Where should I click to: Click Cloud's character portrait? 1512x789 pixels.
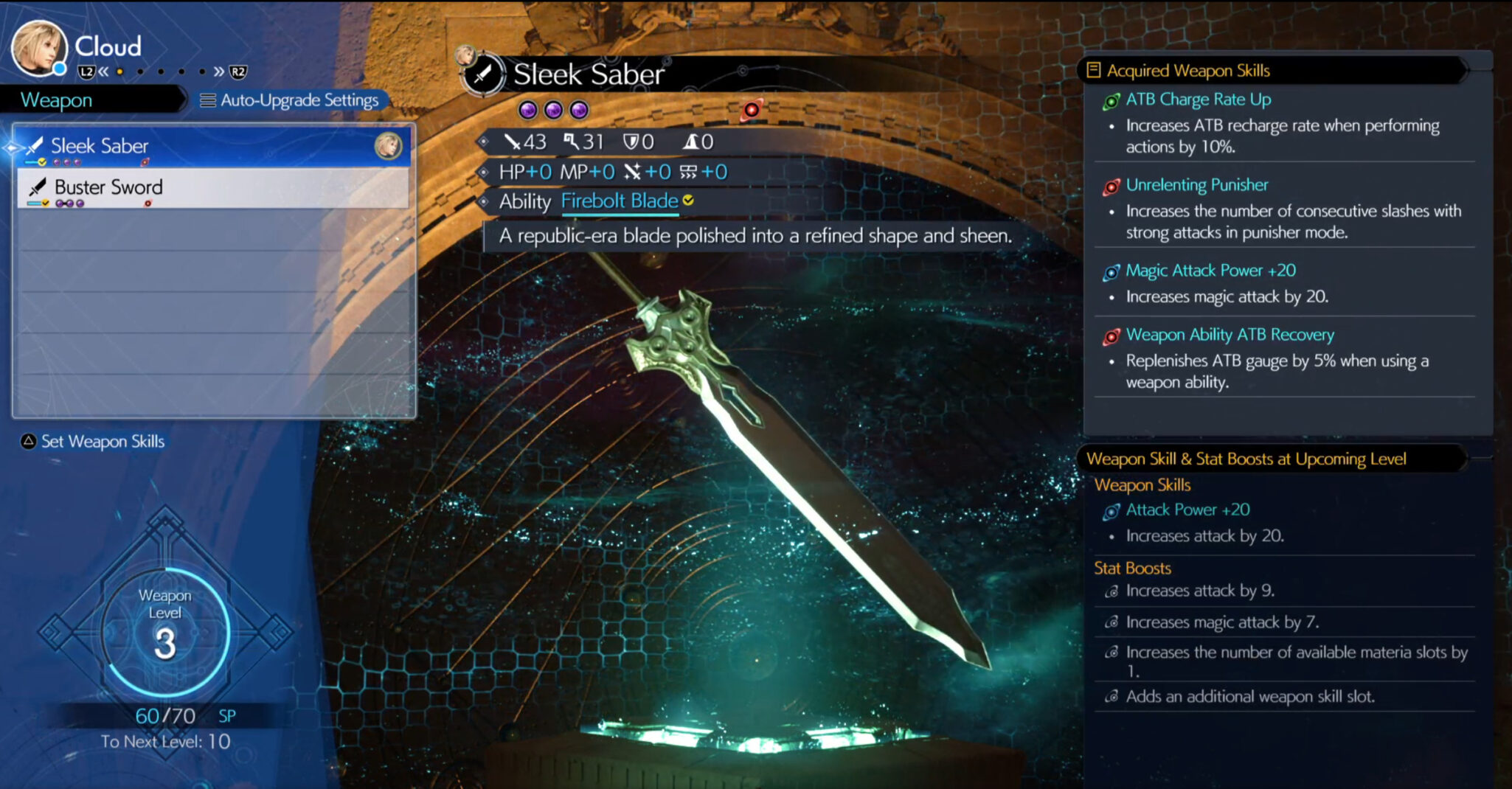[37, 48]
